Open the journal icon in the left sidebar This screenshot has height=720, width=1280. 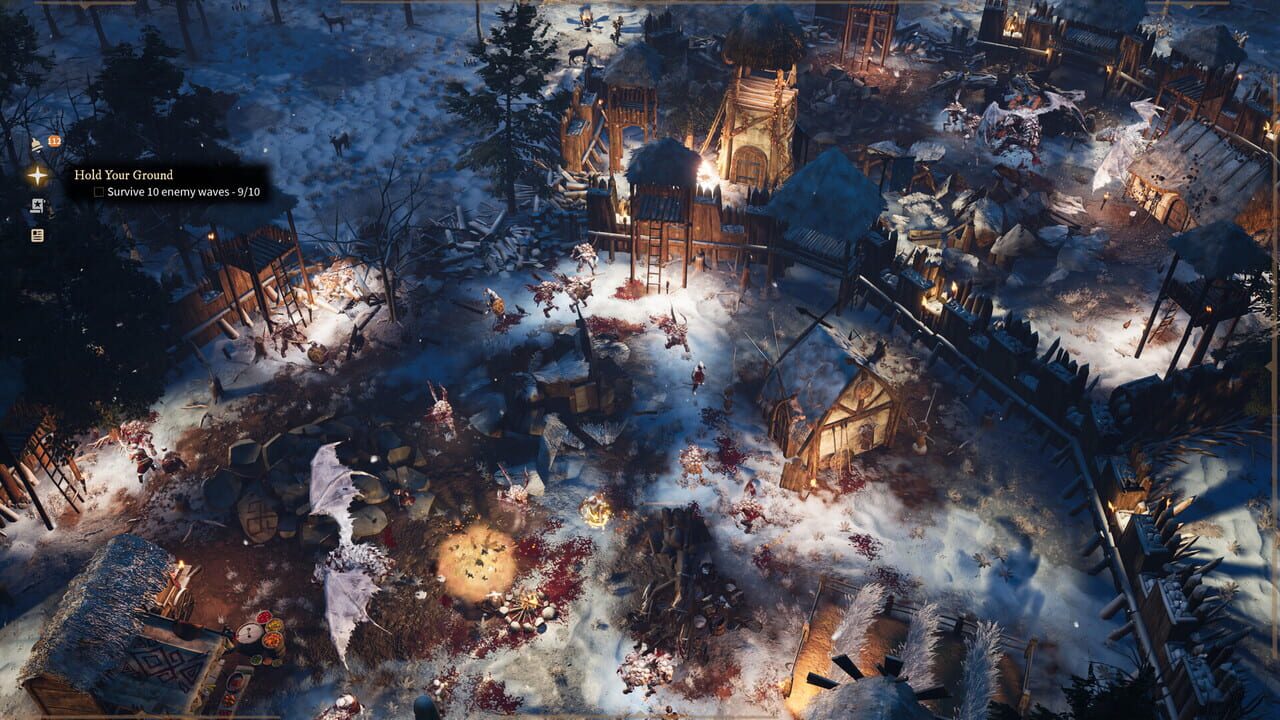(37, 237)
